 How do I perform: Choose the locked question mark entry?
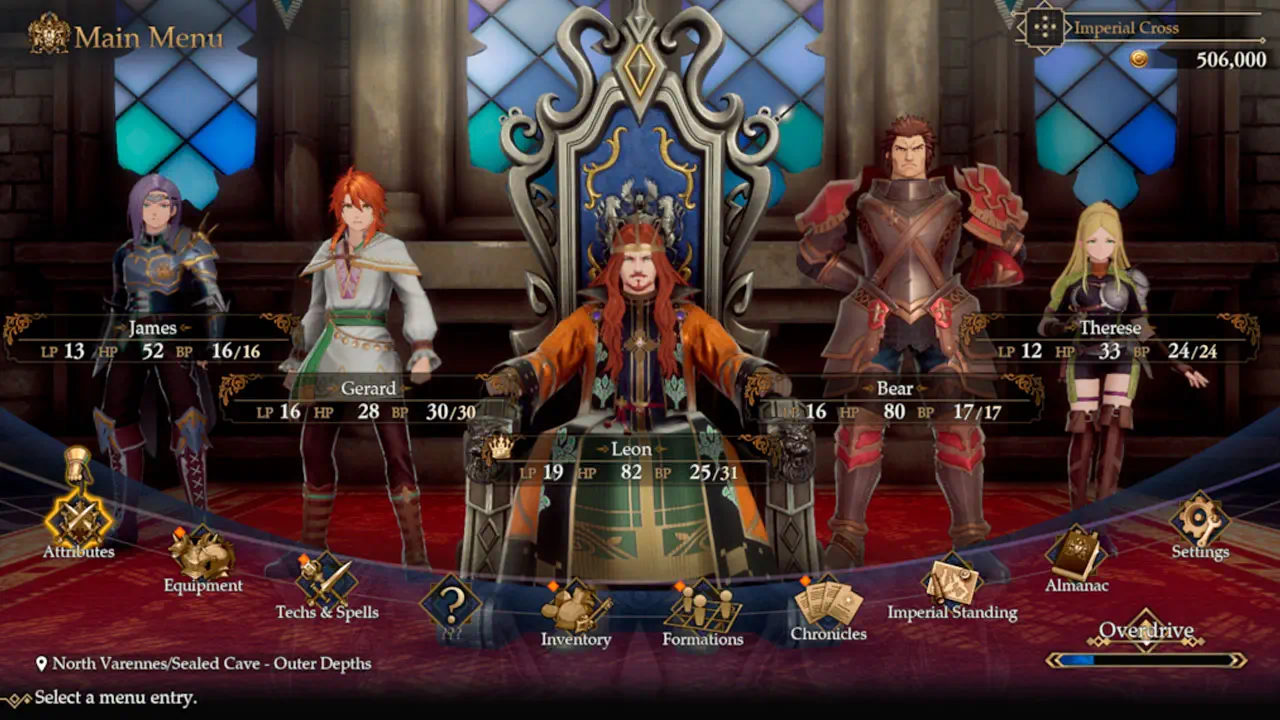tap(450, 603)
